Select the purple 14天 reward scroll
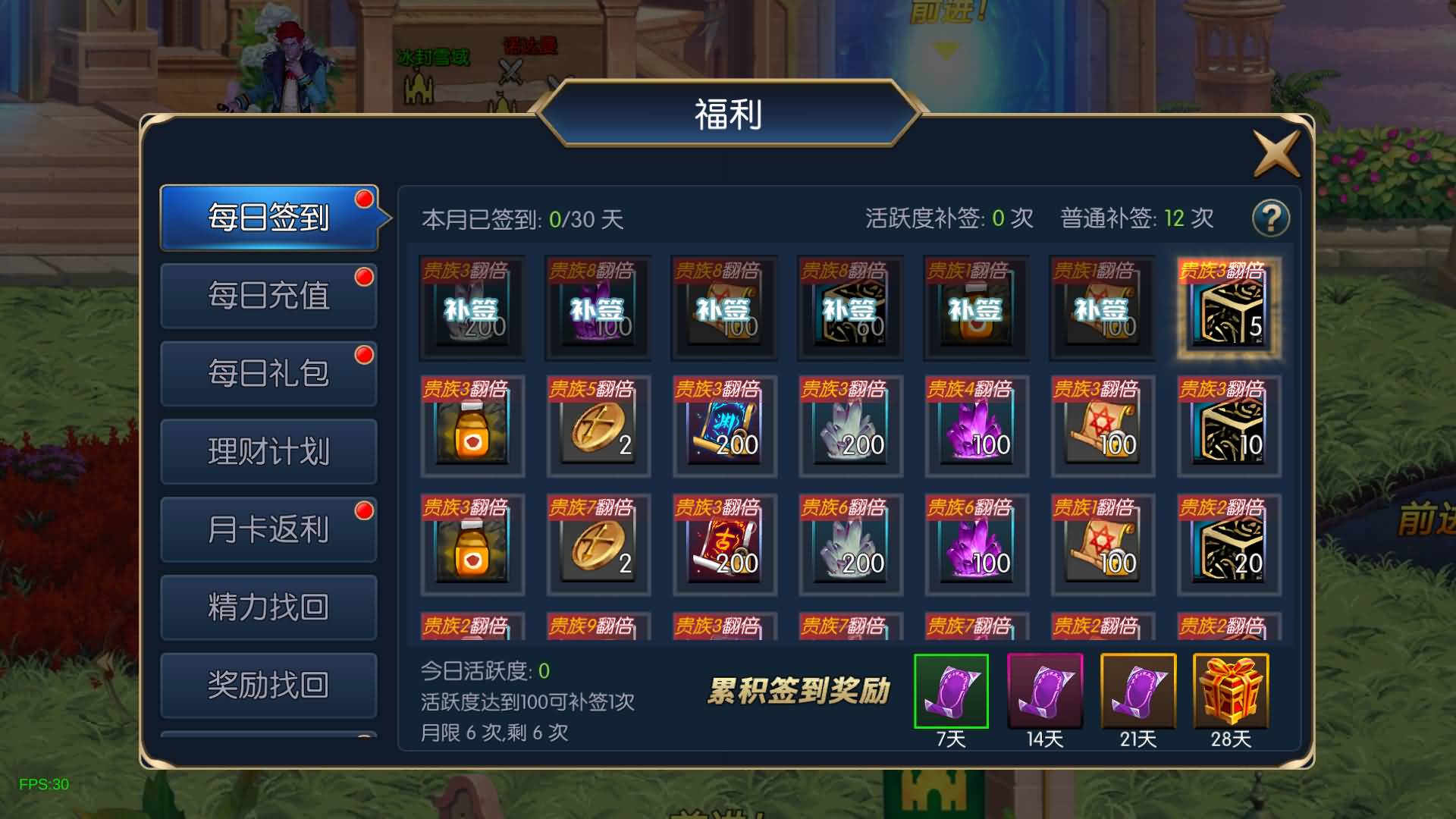The height and width of the screenshot is (819, 1456). pyautogui.click(x=1044, y=690)
